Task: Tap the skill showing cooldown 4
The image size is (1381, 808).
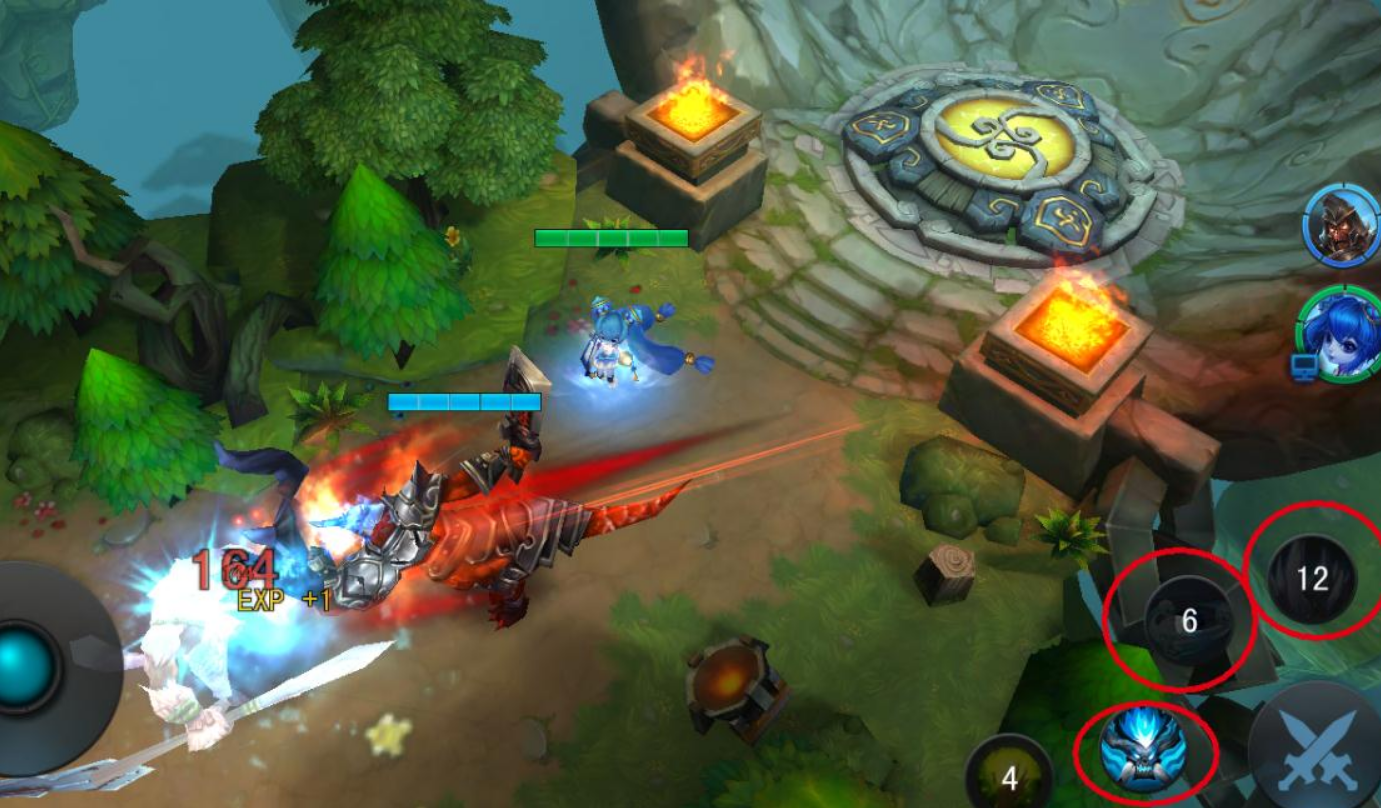Action: [x=1009, y=776]
